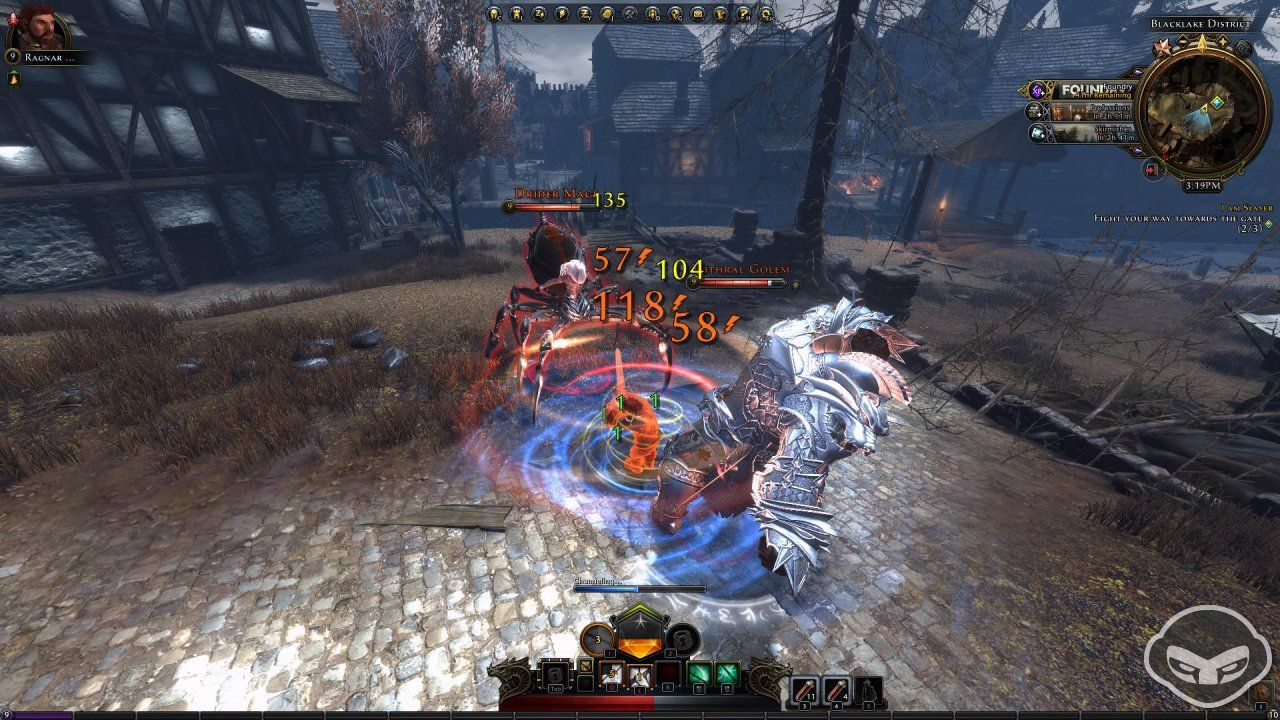This screenshot has width=1280, height=720.
Task: Click the crafting hammer icon in top bar
Action: (631, 14)
